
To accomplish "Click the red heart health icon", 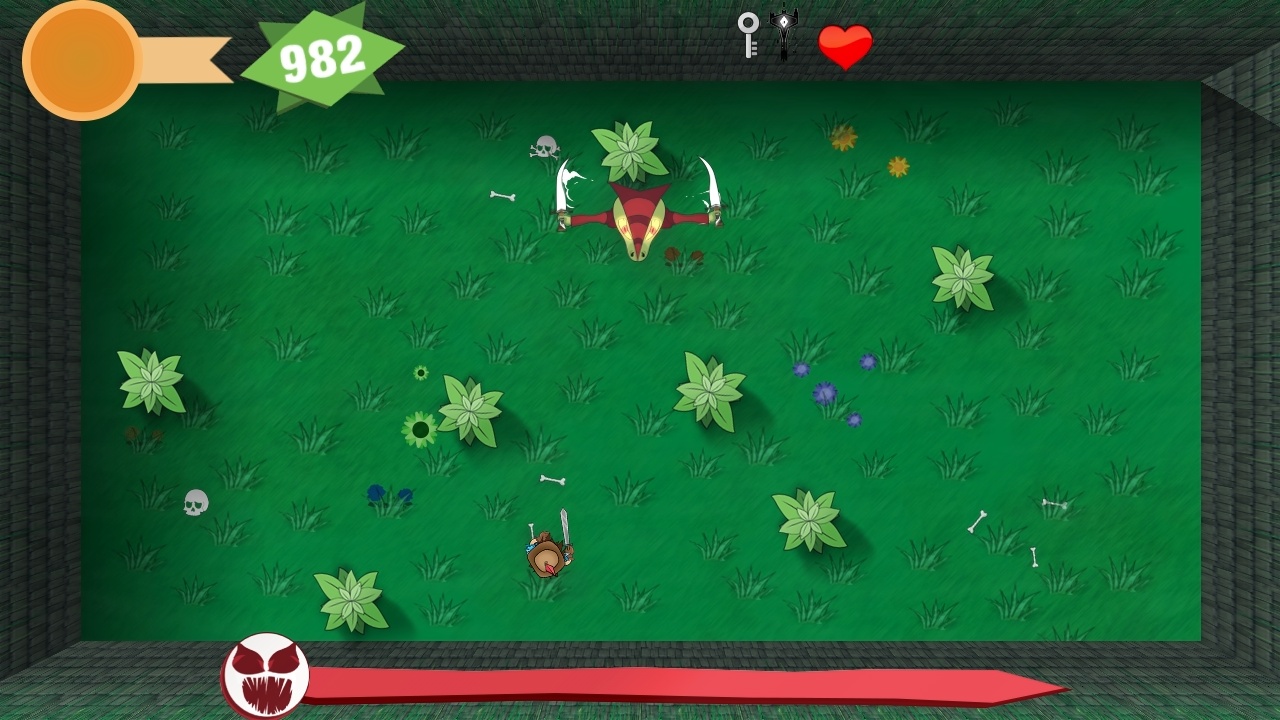I will (x=845, y=45).
